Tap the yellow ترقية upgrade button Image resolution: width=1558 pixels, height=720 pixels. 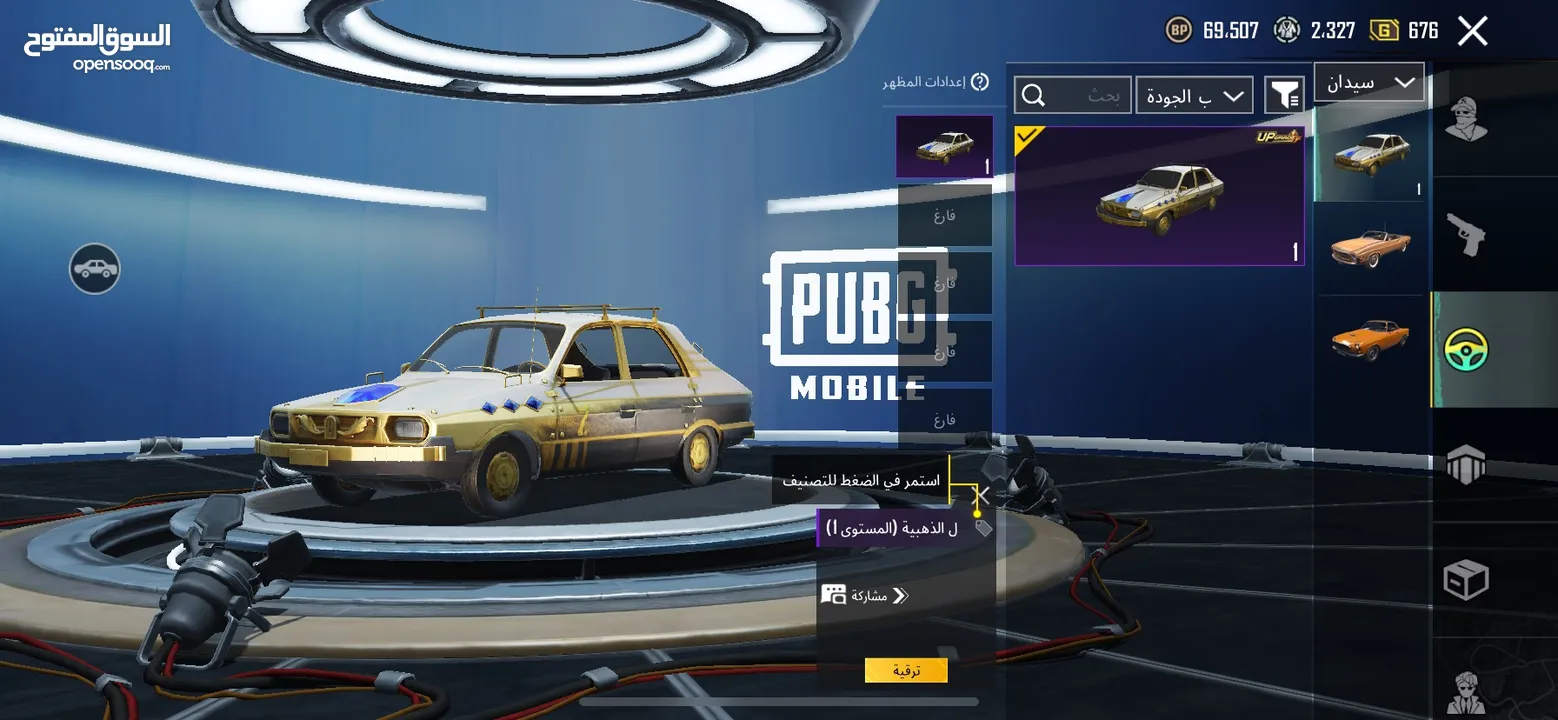pos(906,670)
